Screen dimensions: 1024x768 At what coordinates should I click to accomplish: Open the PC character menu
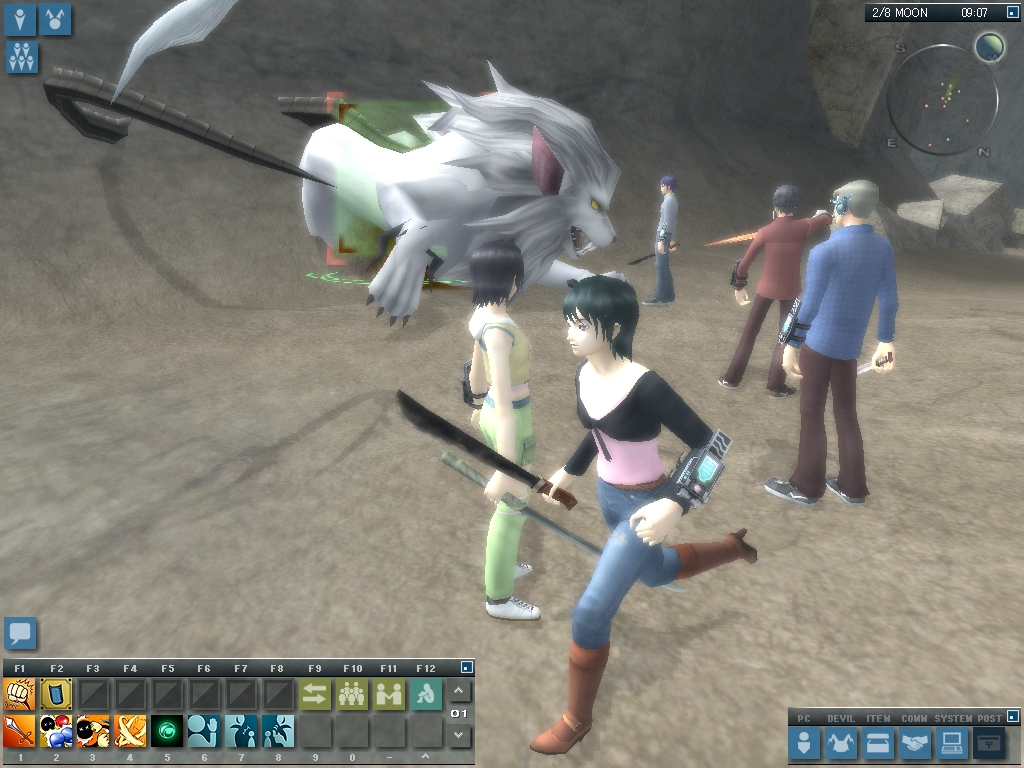(x=804, y=743)
